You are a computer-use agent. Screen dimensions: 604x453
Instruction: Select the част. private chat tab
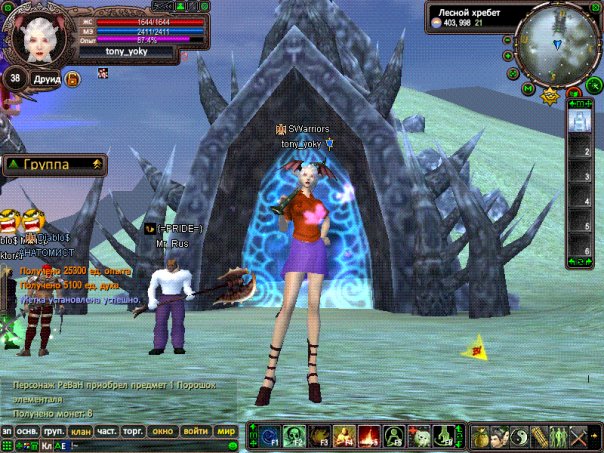click(x=106, y=431)
